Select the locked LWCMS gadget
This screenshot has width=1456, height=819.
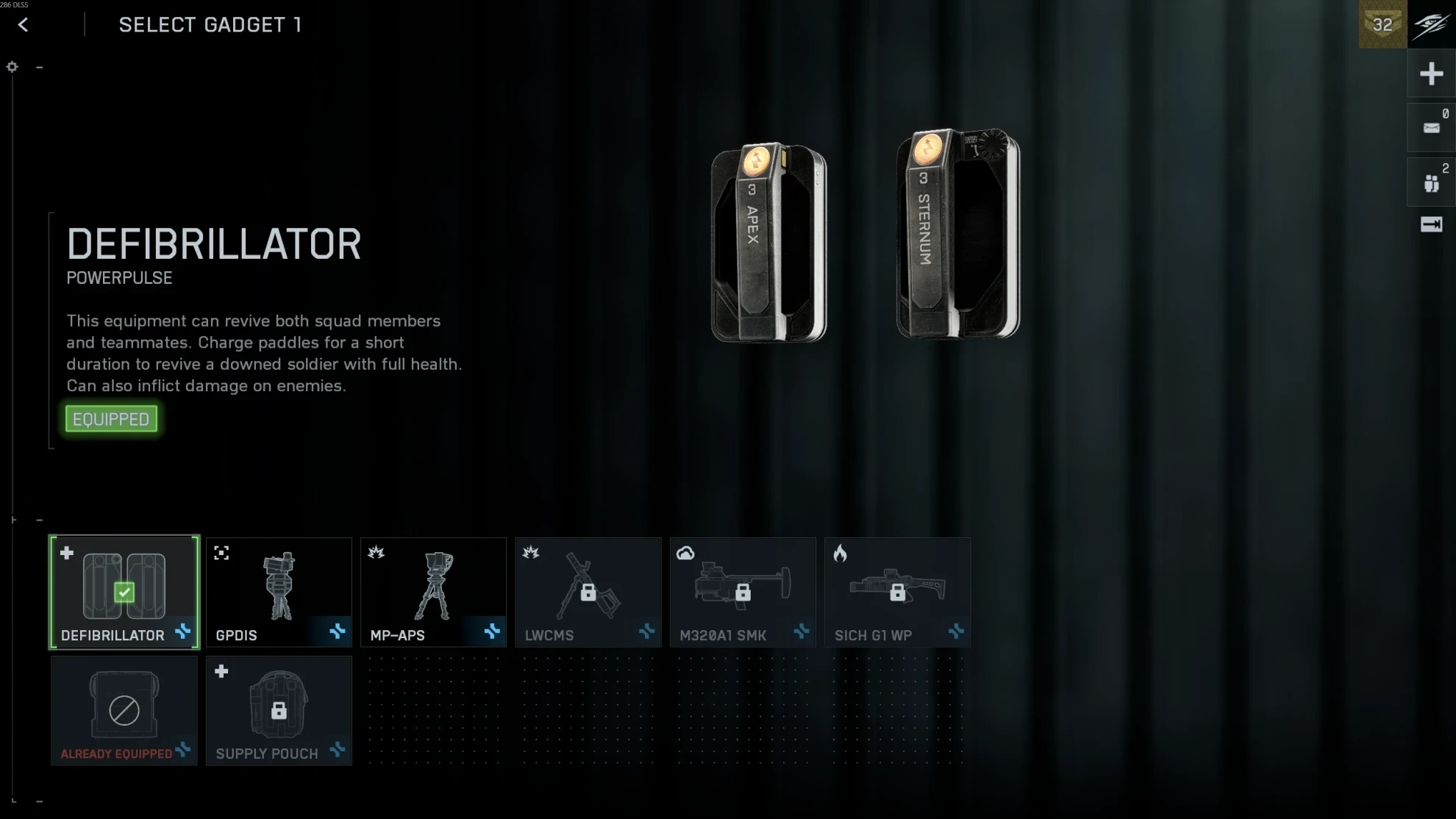588,592
